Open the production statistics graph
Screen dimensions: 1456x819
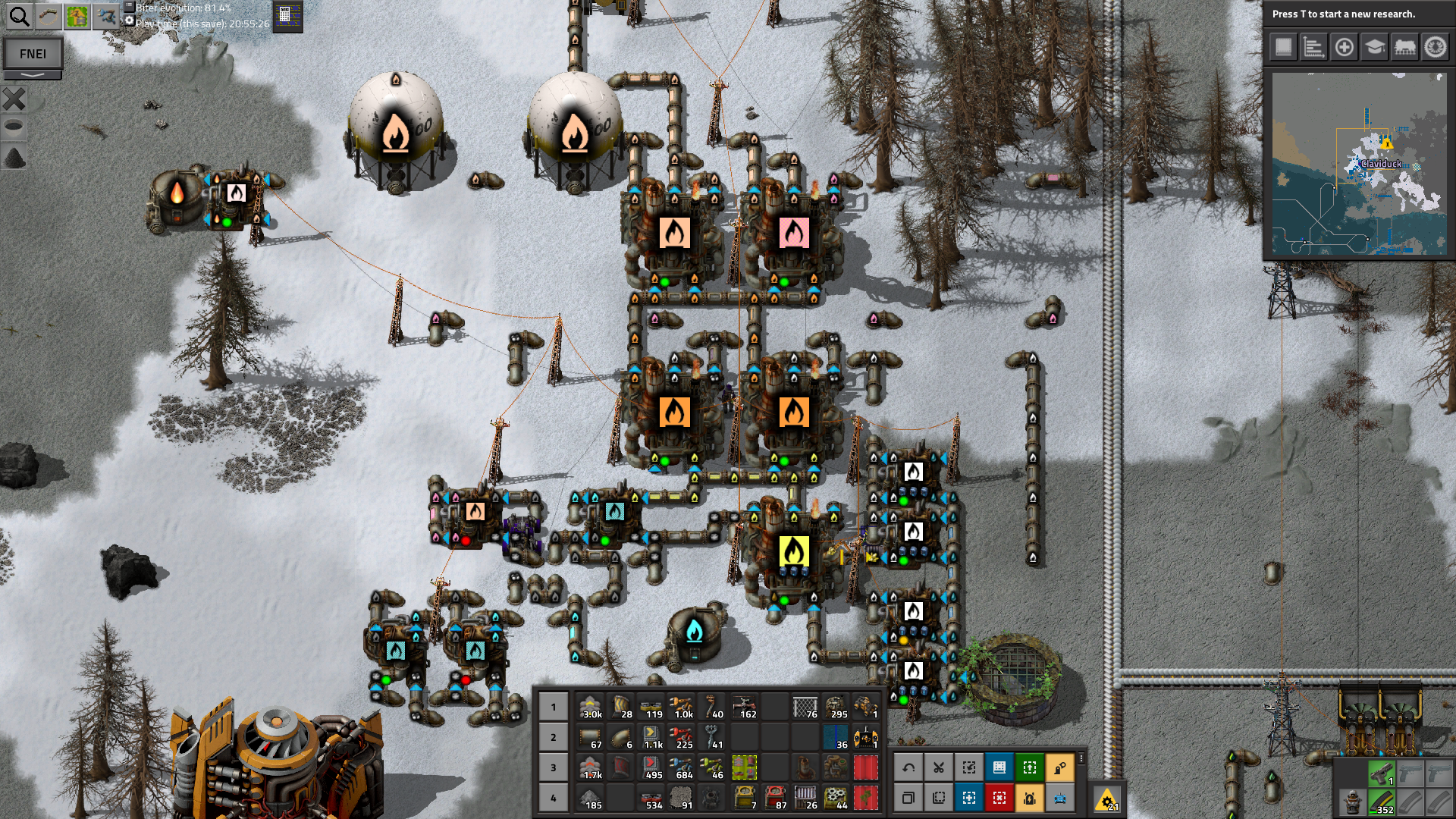(1313, 47)
